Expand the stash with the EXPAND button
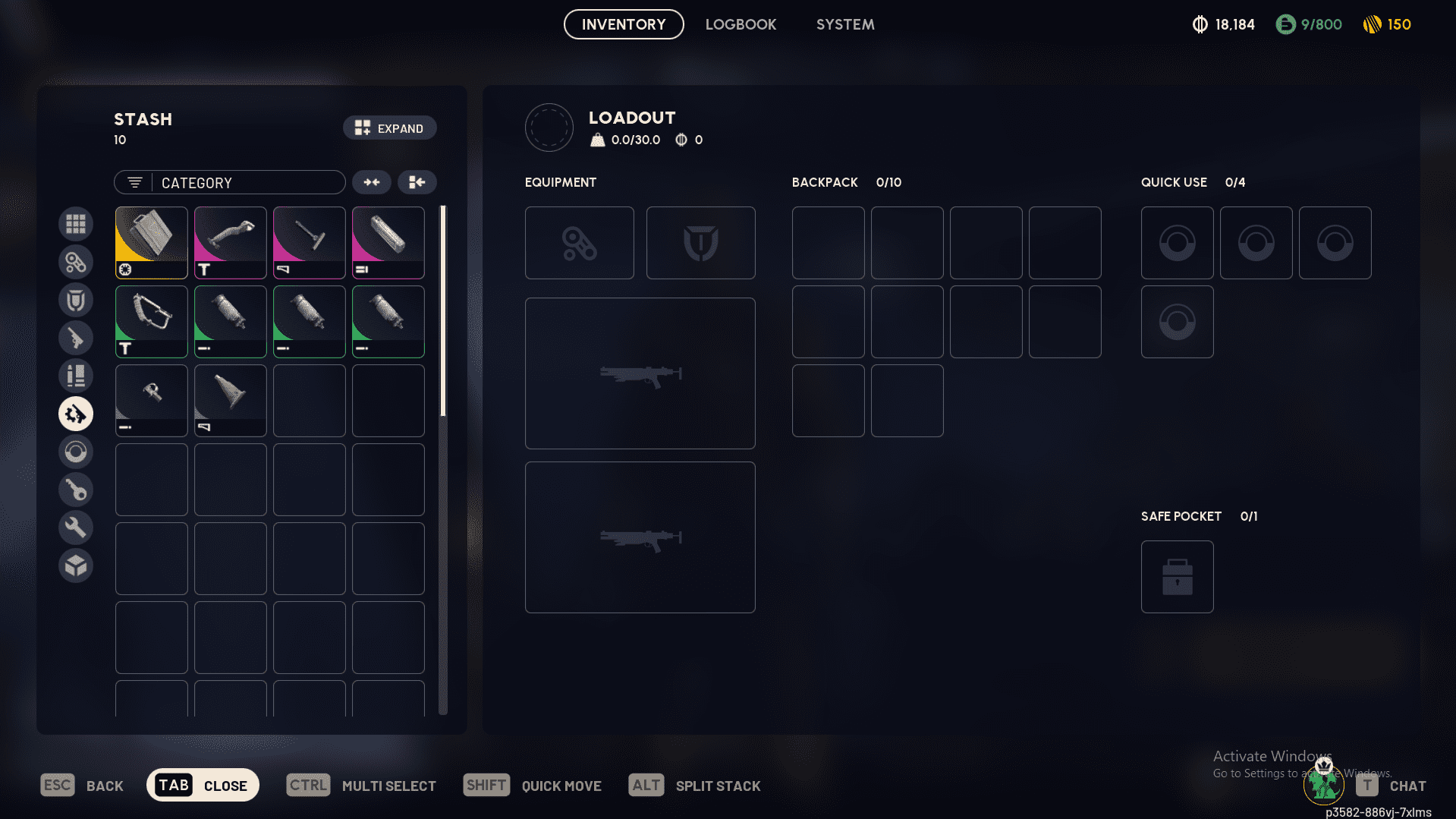Image resolution: width=1456 pixels, height=819 pixels. coord(389,128)
